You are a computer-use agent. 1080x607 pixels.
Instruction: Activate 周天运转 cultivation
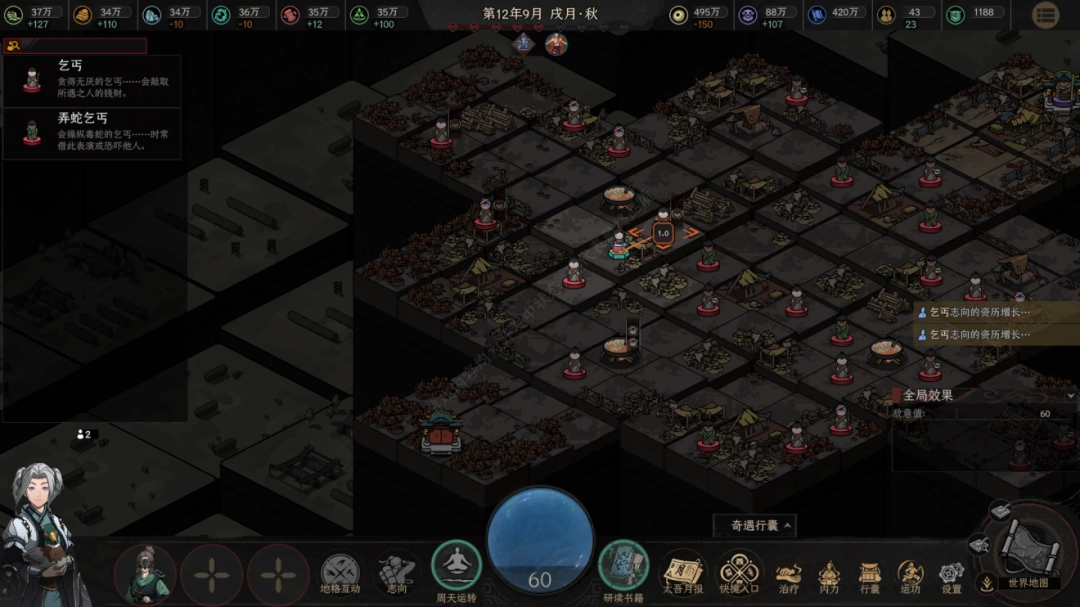[457, 567]
